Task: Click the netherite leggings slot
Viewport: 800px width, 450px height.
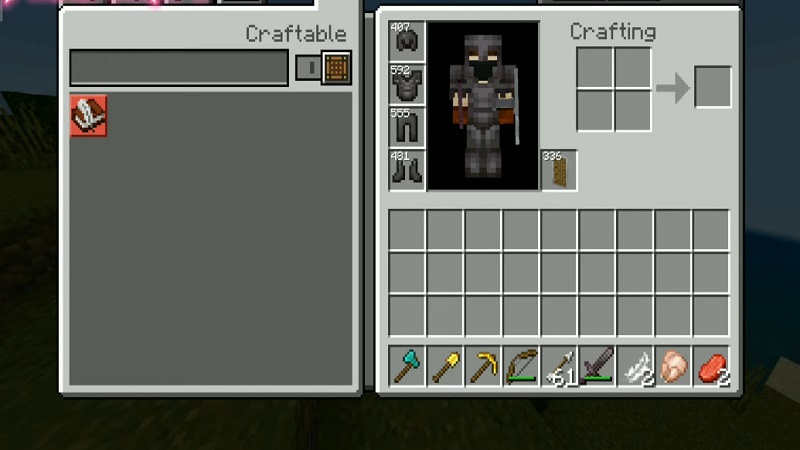Action: click(408, 127)
